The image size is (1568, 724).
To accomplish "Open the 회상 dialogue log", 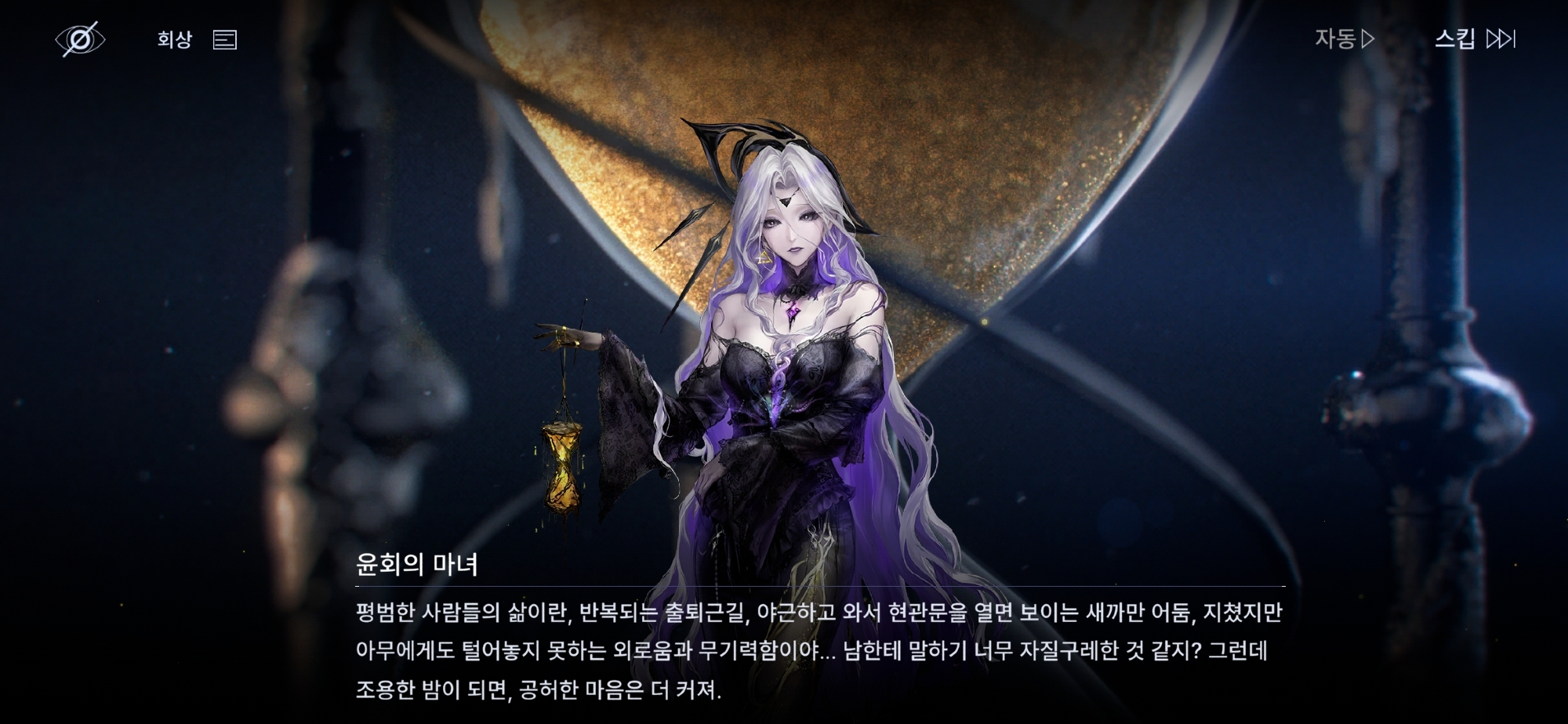I will point(196,39).
